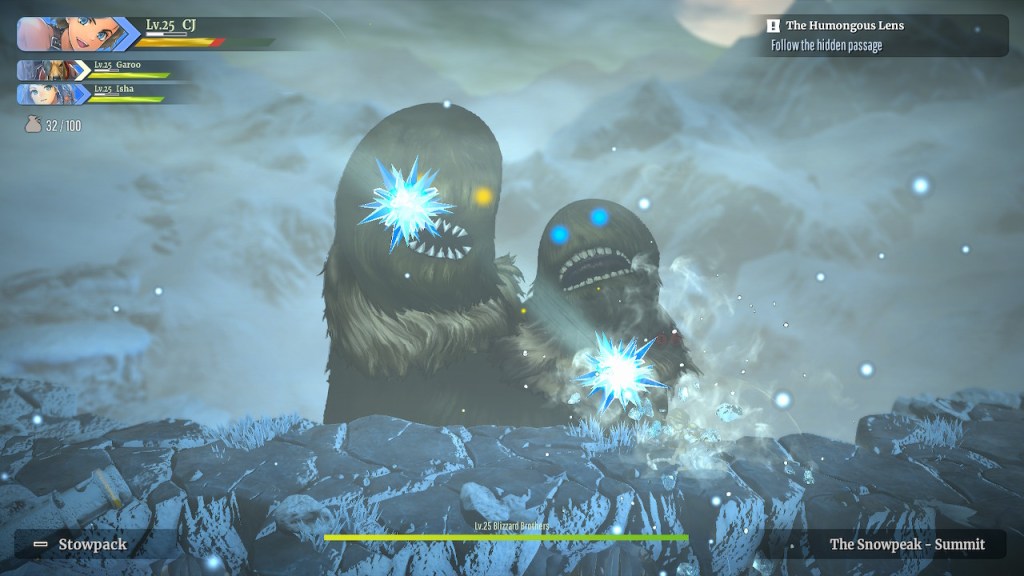
Task: Select CJ's party leader portrait
Action: (66, 33)
